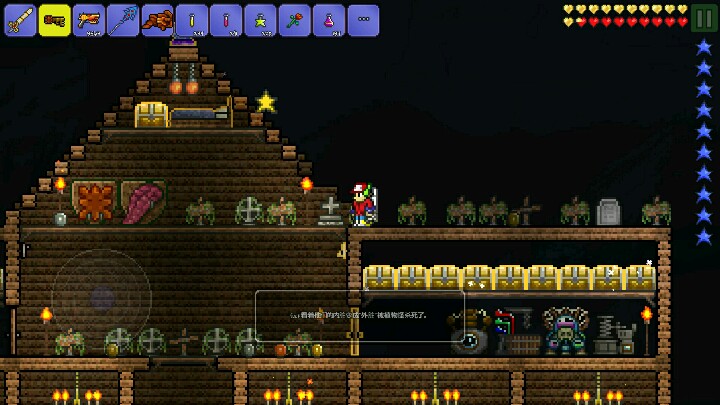
Task: Tap the virtual movement joystick
Action: pyautogui.click(x=102, y=298)
